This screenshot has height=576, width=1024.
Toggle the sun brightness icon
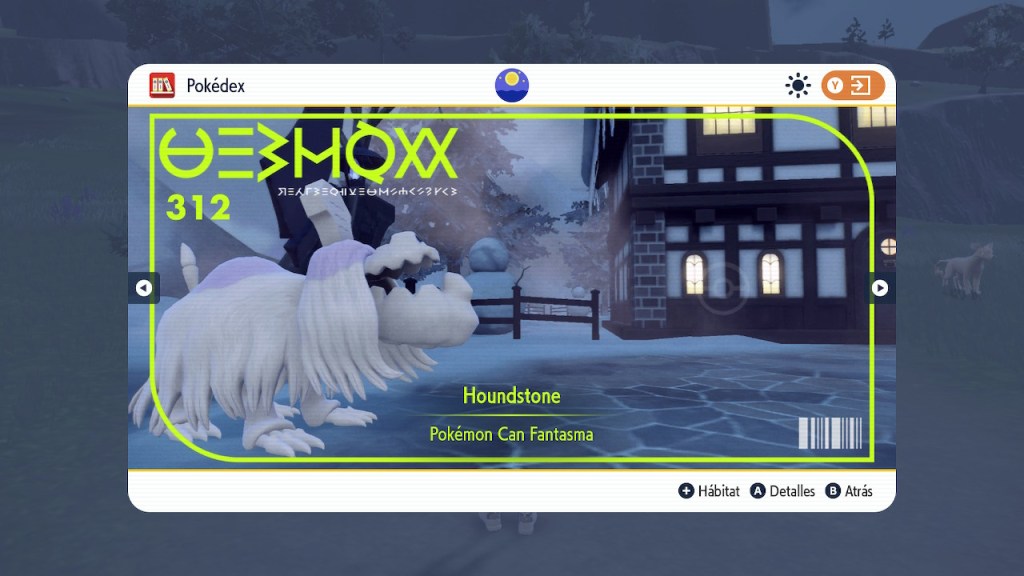797,86
